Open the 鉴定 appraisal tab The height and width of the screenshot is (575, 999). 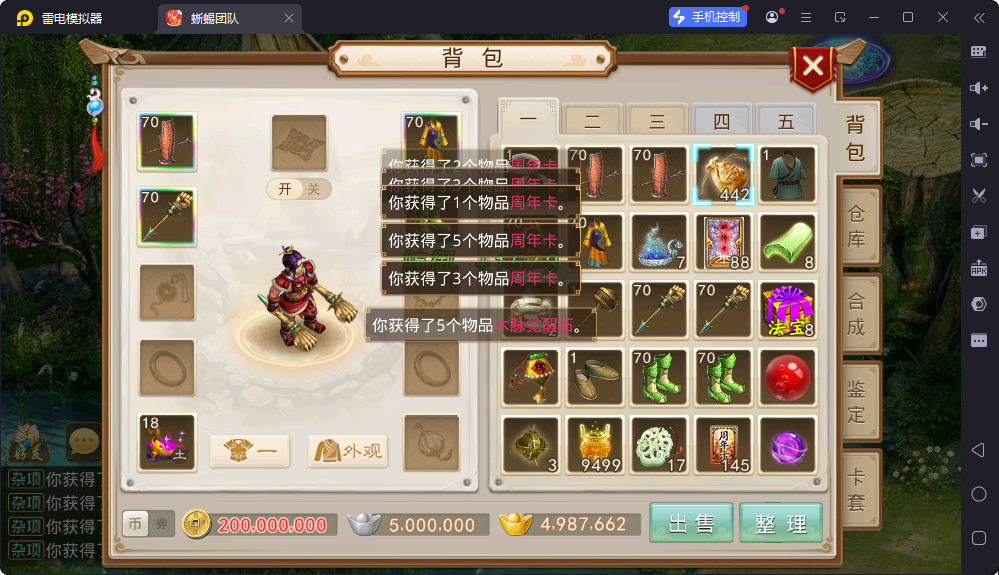click(x=857, y=401)
